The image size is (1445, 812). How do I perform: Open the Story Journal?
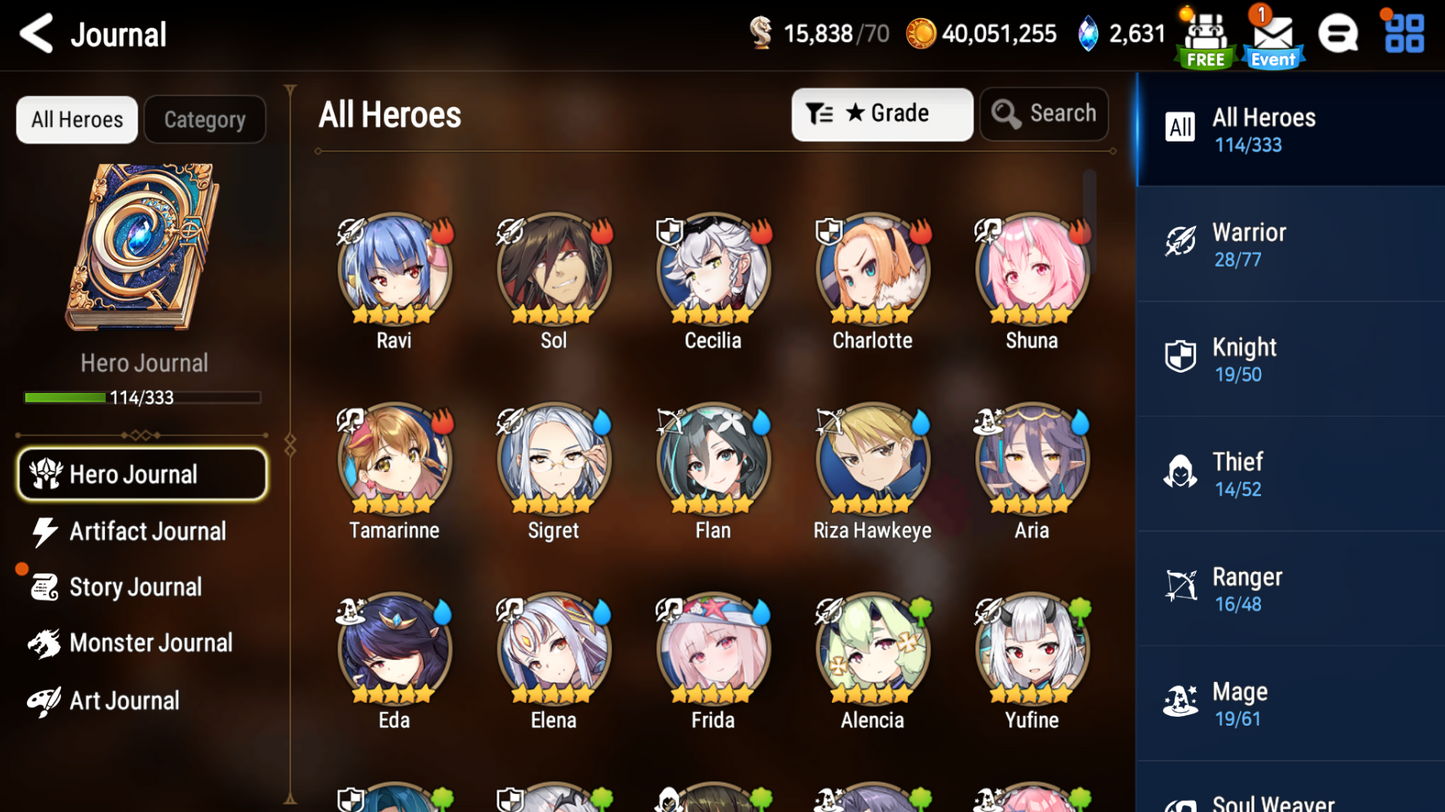pos(134,587)
